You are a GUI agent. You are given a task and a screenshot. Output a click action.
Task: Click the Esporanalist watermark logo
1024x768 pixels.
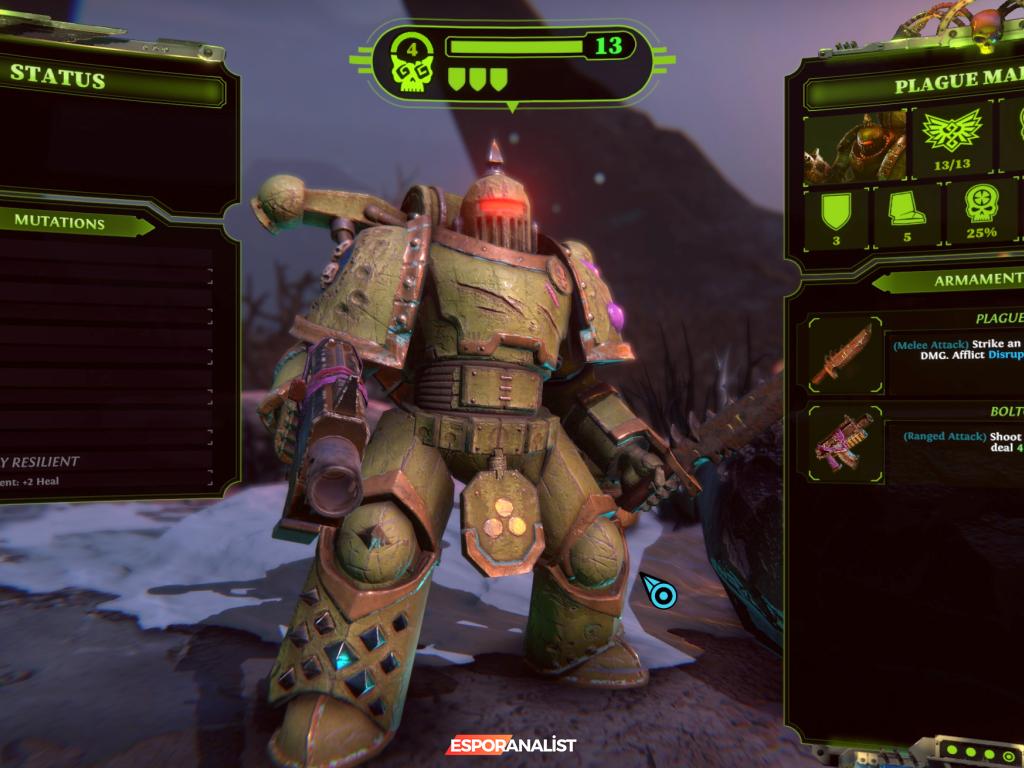(x=510, y=745)
